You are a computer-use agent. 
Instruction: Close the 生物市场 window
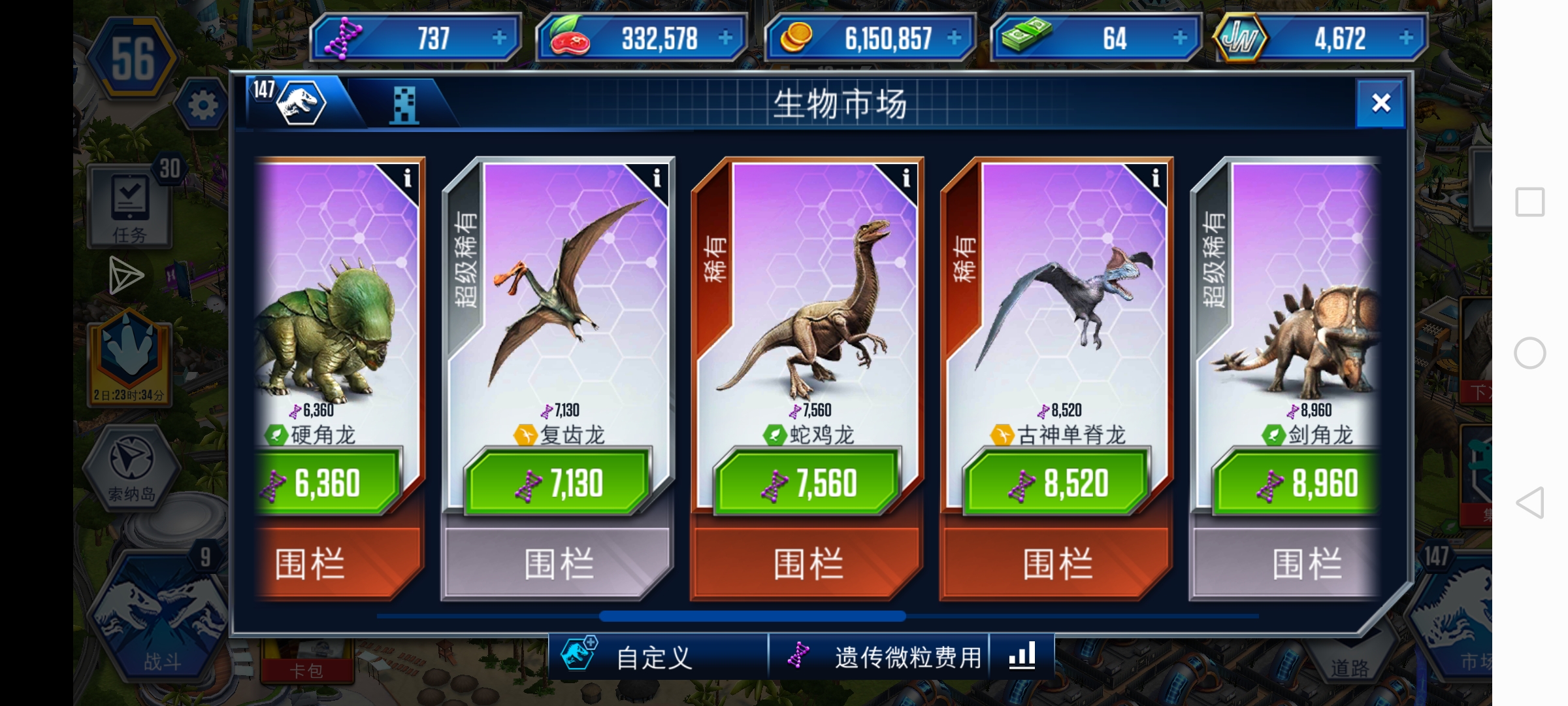[1380, 103]
